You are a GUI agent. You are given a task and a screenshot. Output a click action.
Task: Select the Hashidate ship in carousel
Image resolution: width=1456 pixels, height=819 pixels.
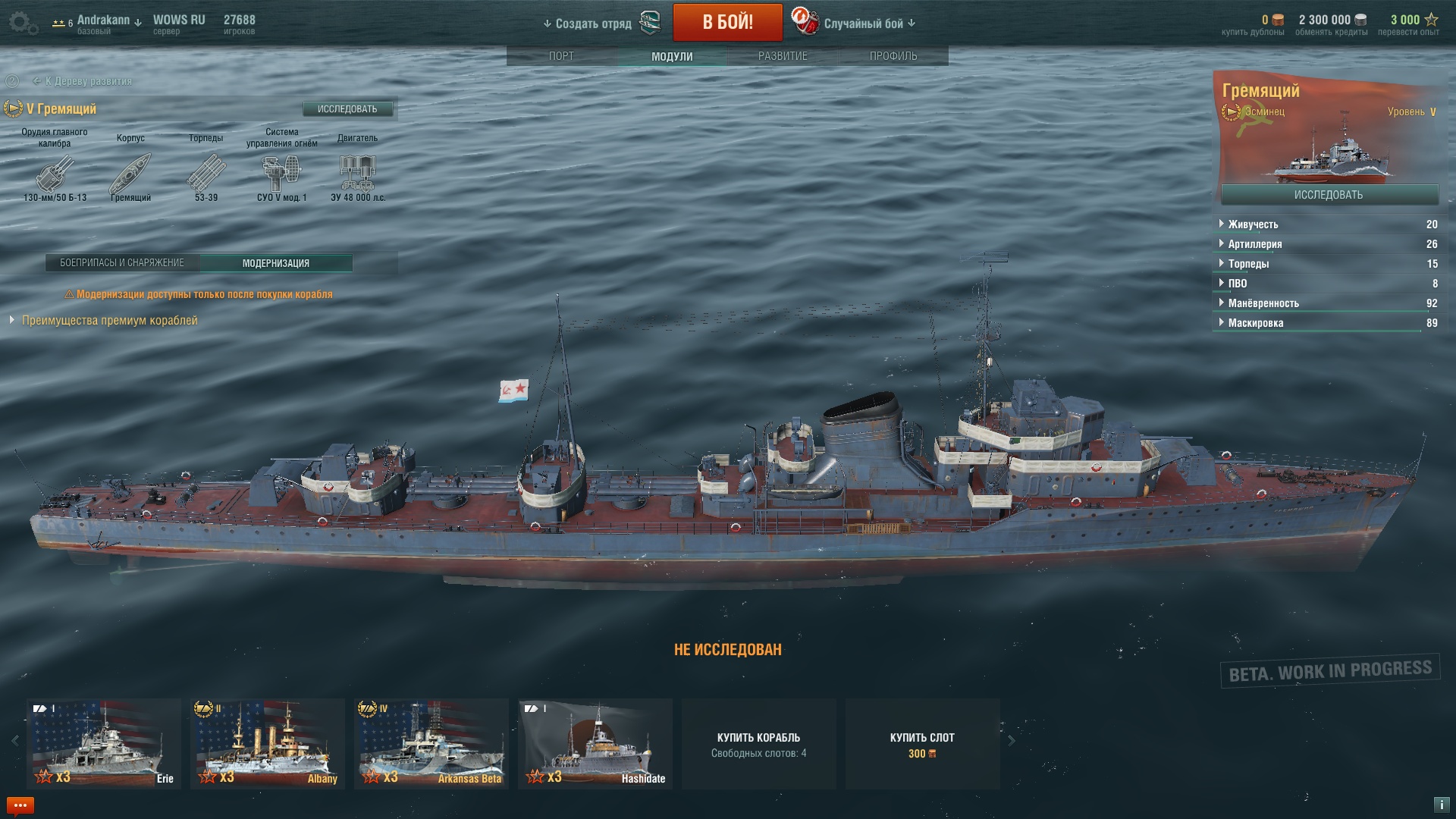point(595,743)
